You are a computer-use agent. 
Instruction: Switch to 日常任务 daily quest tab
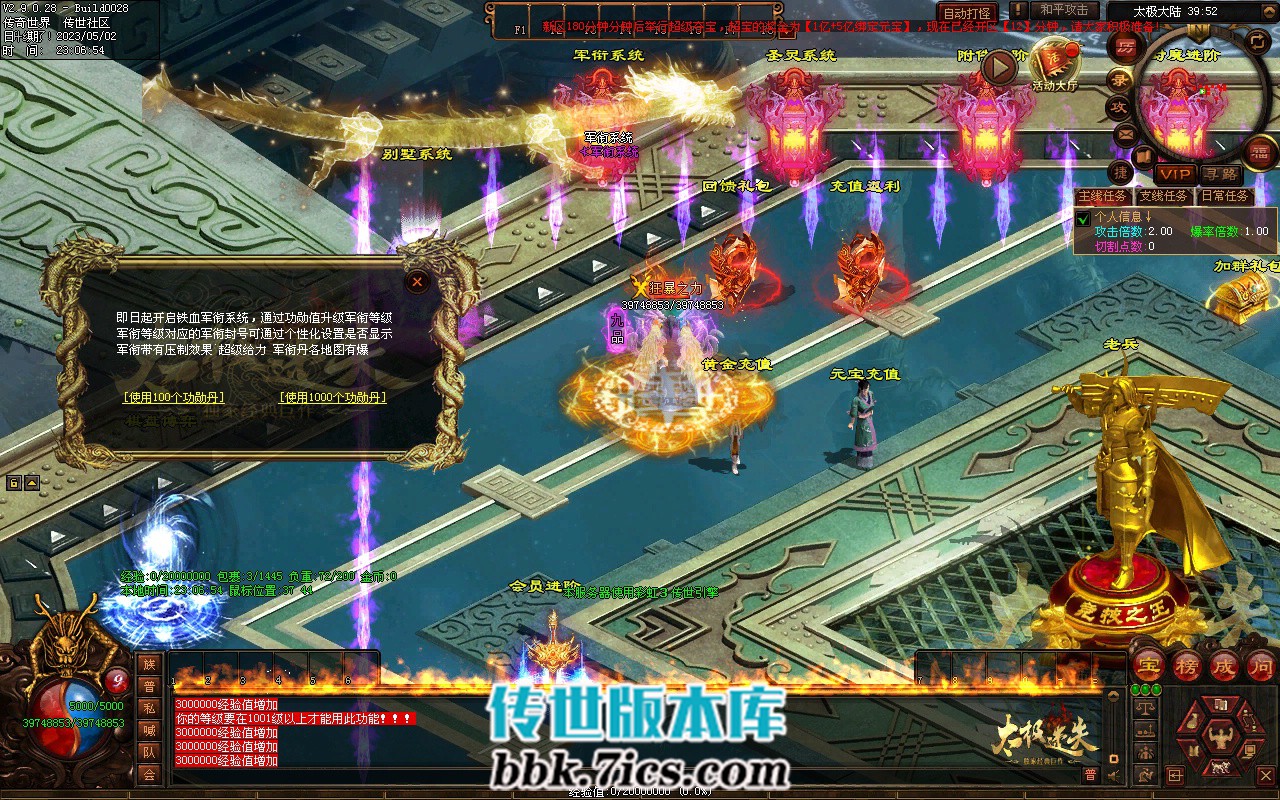point(1224,196)
